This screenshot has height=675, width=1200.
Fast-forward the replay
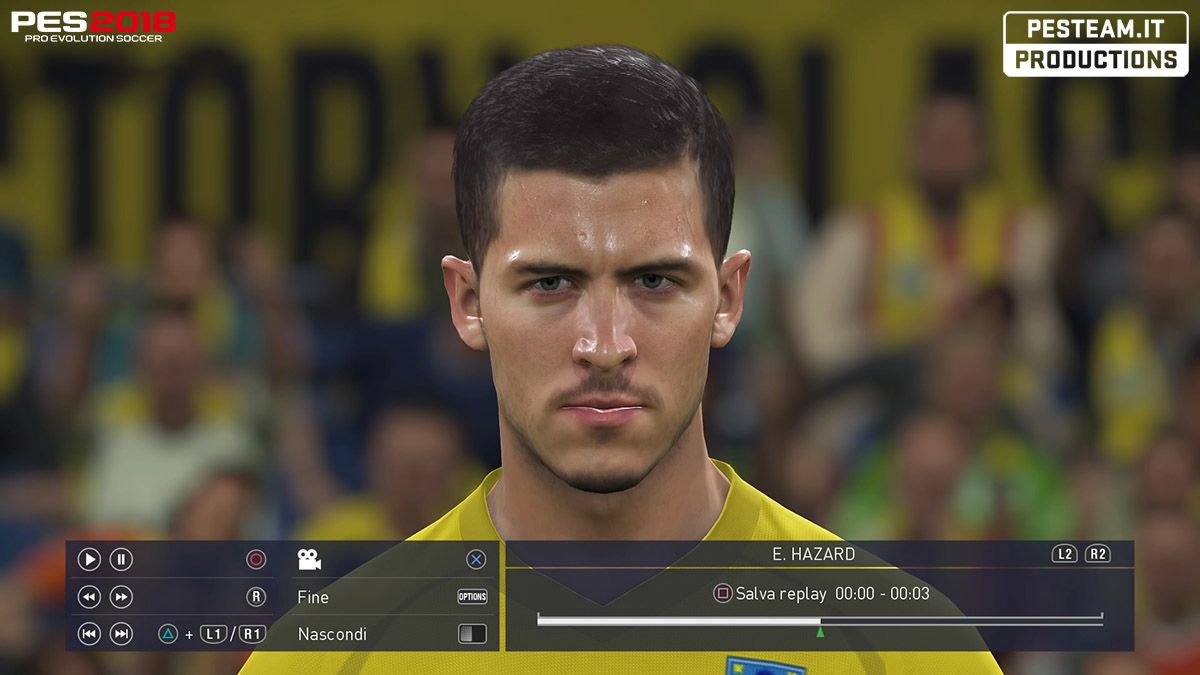(x=121, y=597)
